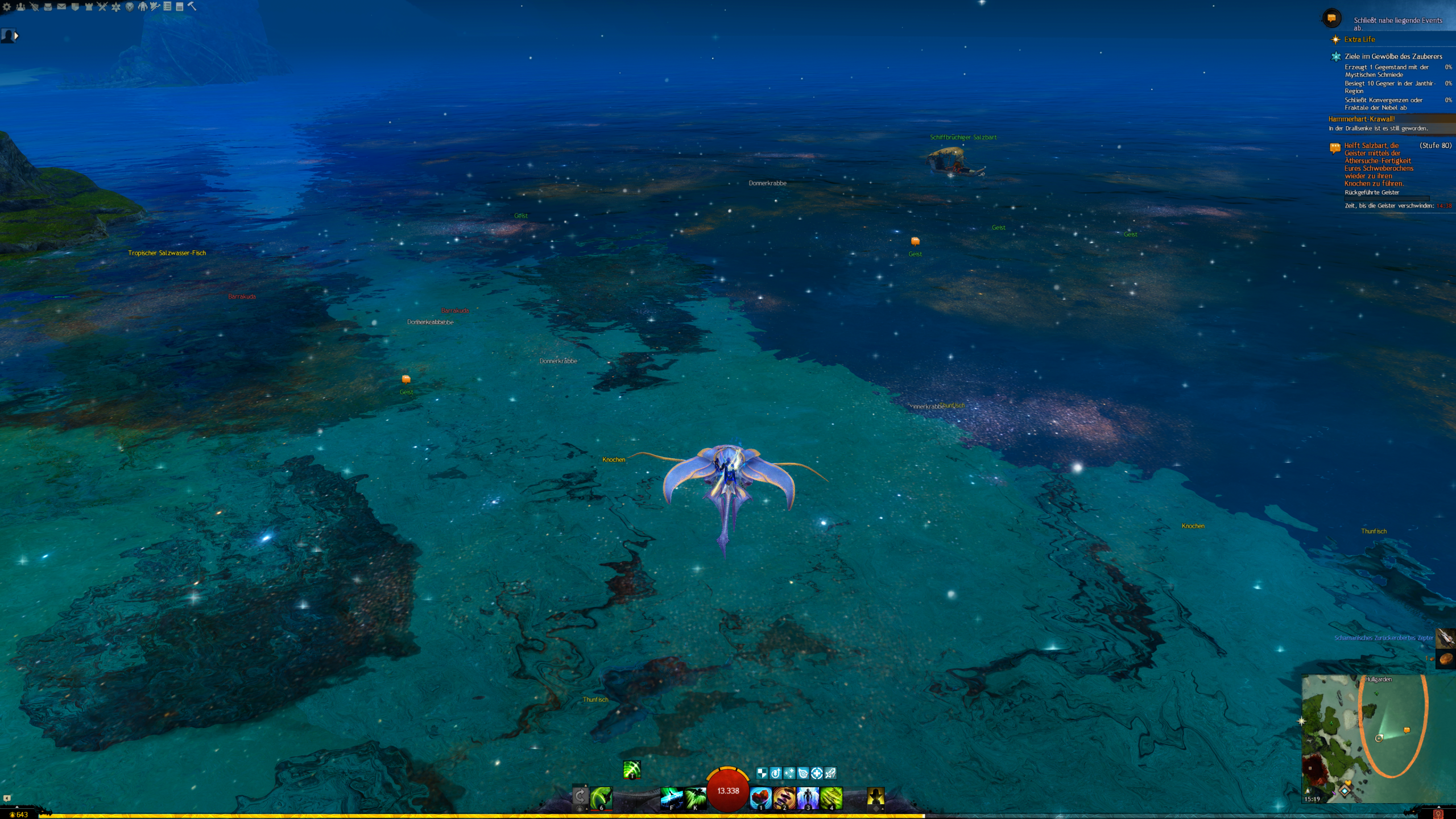Activate the green slash skill in slot 6
Viewport: 1456px width, 819px height.
[601, 797]
